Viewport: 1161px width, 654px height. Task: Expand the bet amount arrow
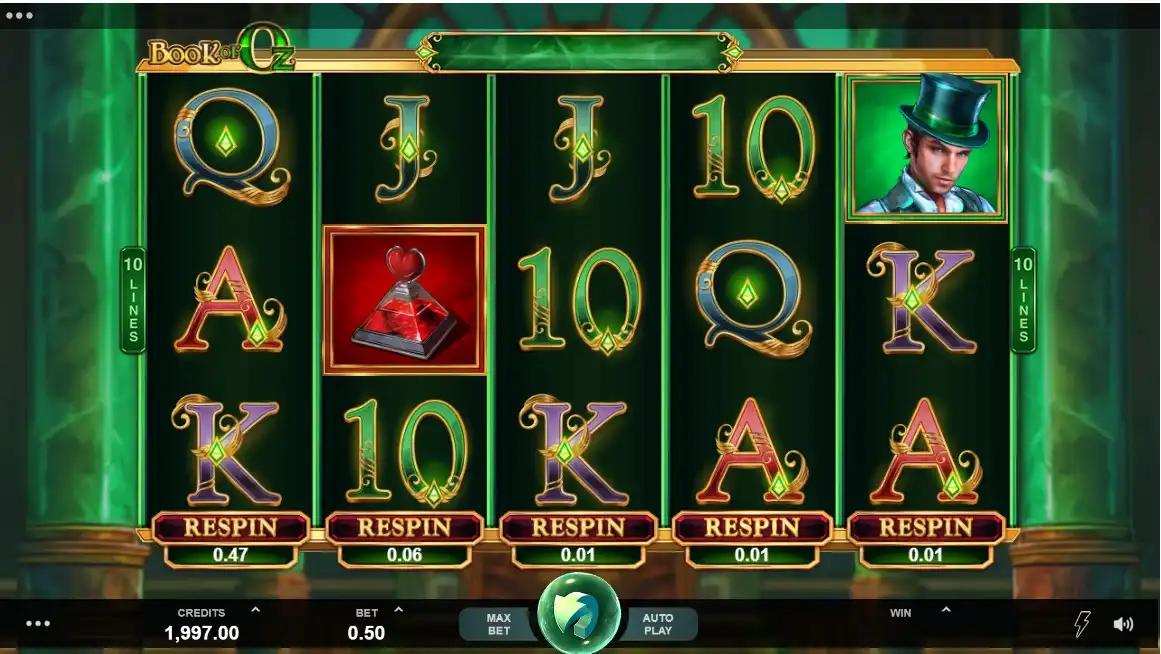click(399, 609)
